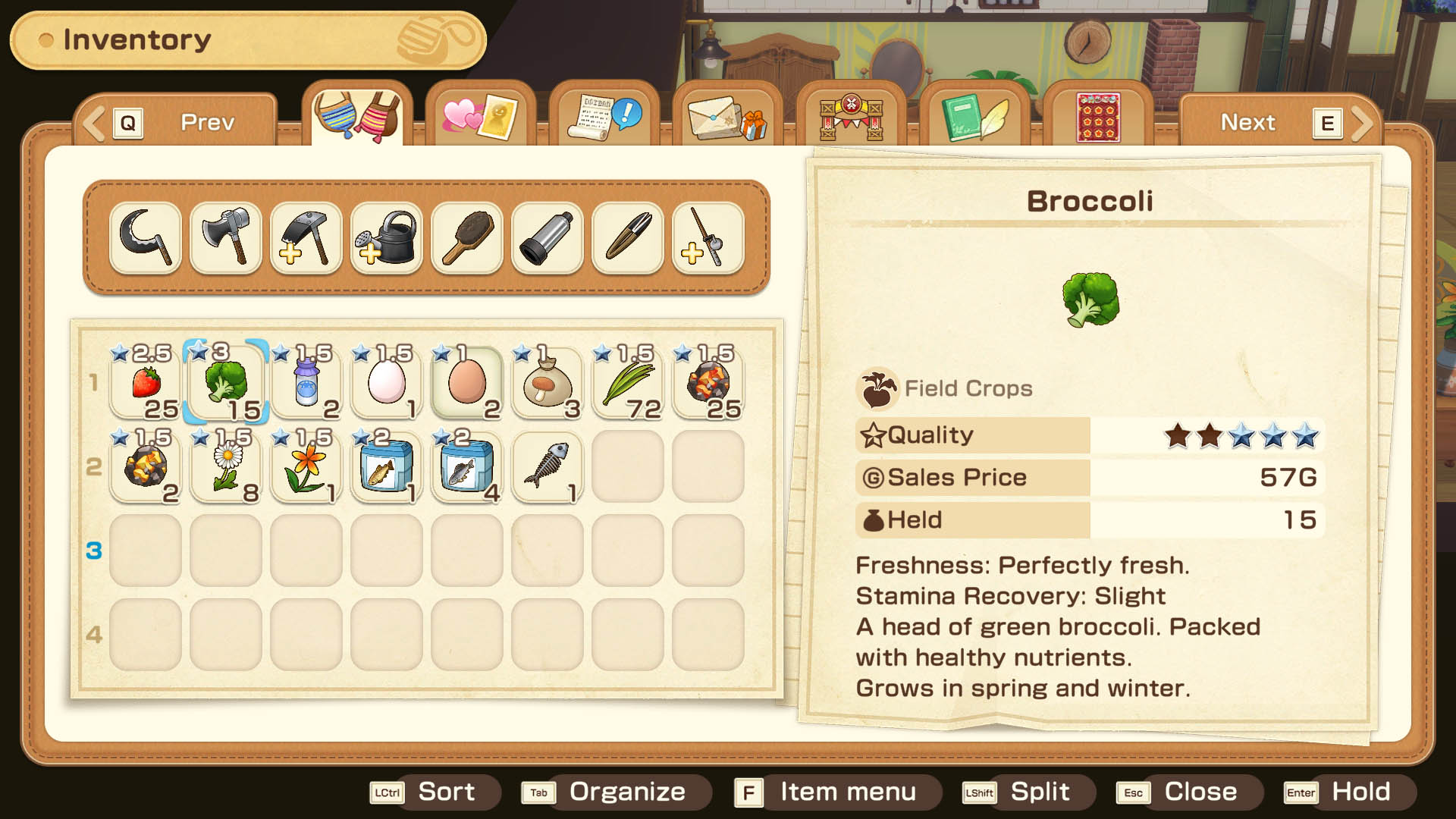Open the scroll with exclamation mark tab
This screenshot has height=819, width=1456.
click(x=604, y=118)
